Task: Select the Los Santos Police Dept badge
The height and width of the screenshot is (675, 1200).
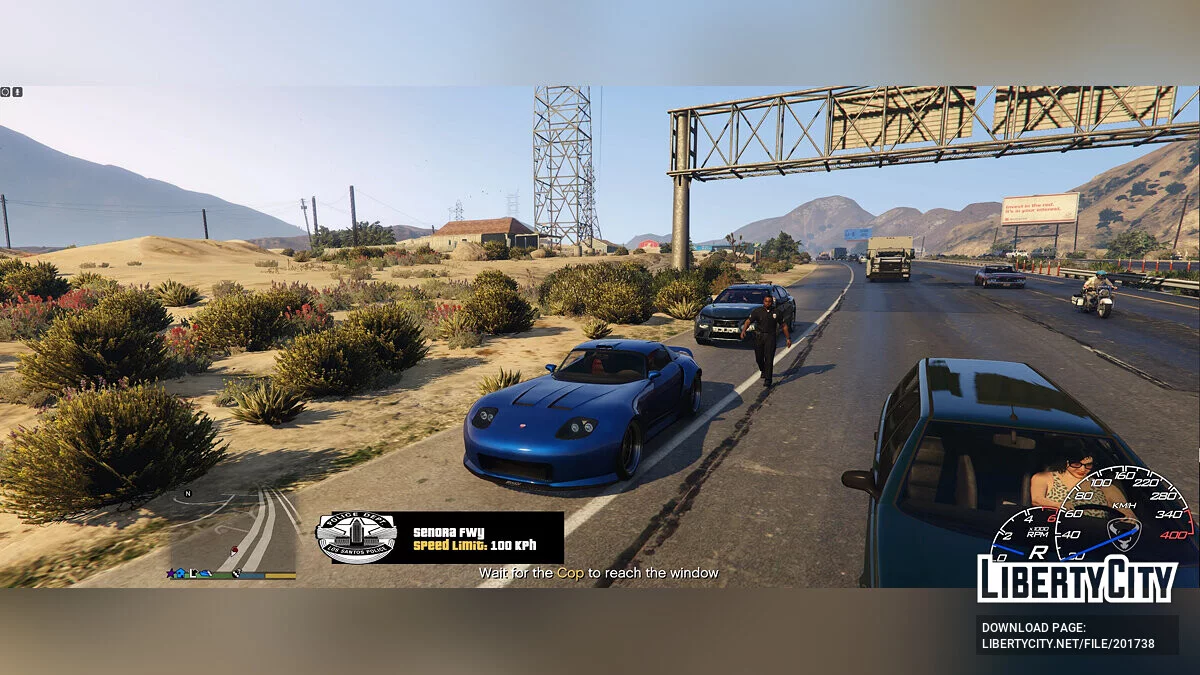Action: (x=356, y=538)
